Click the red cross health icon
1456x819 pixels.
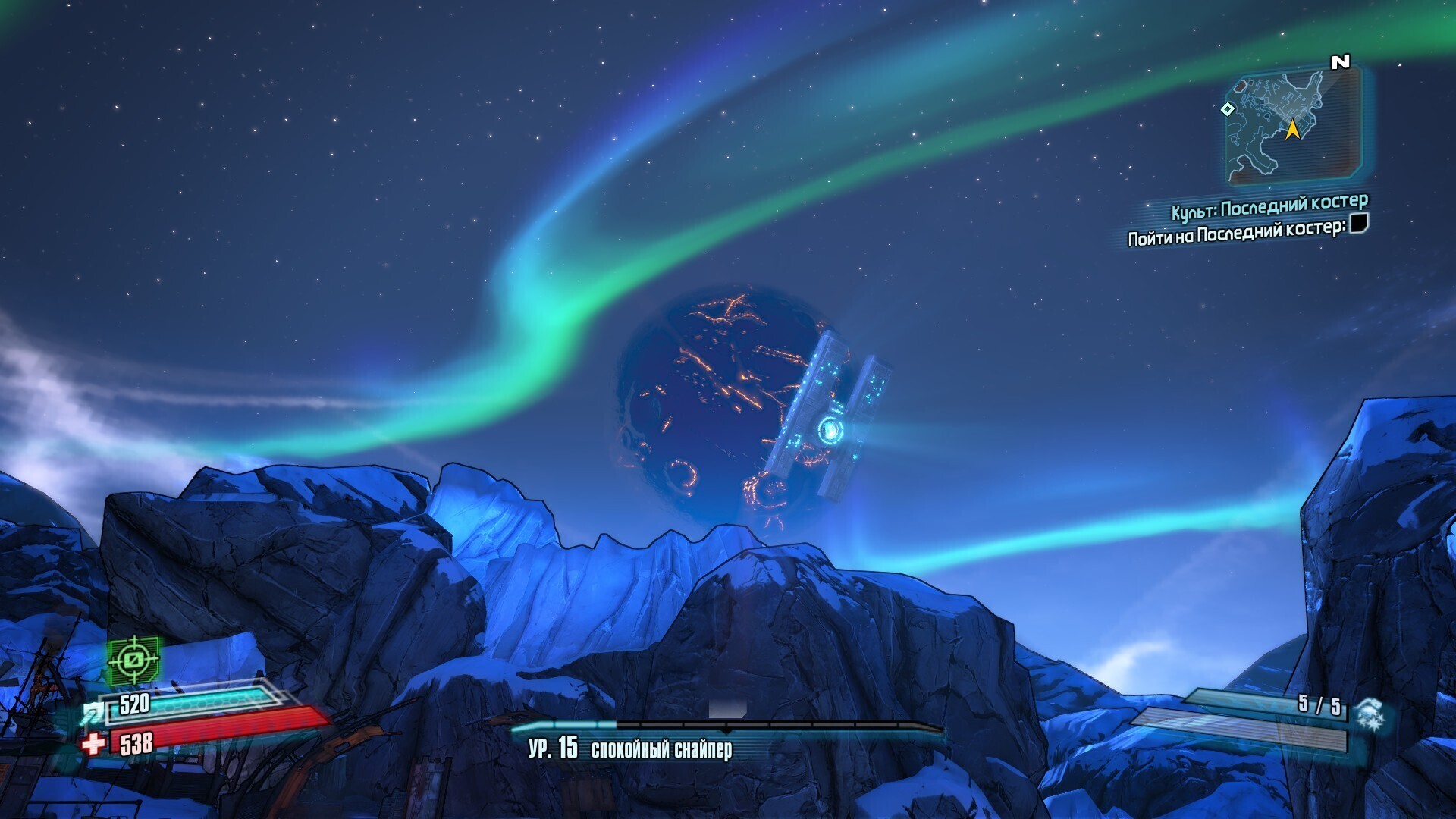(x=93, y=743)
